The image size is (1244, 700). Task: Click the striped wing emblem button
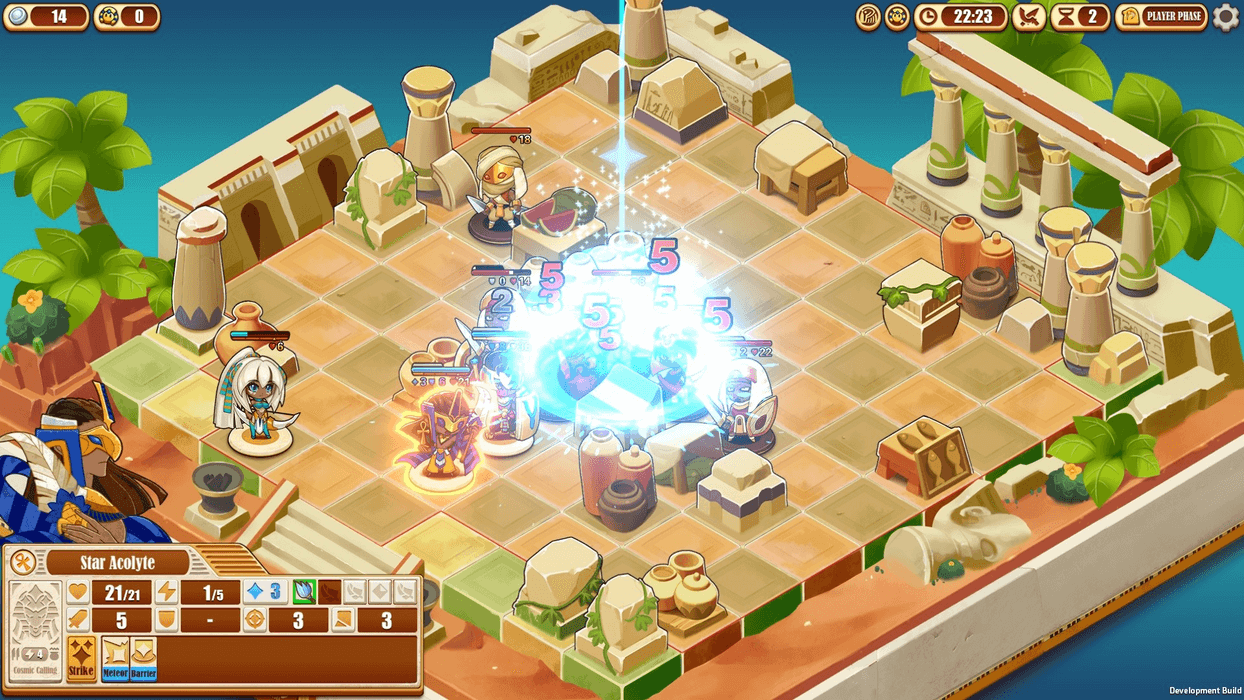(868, 16)
